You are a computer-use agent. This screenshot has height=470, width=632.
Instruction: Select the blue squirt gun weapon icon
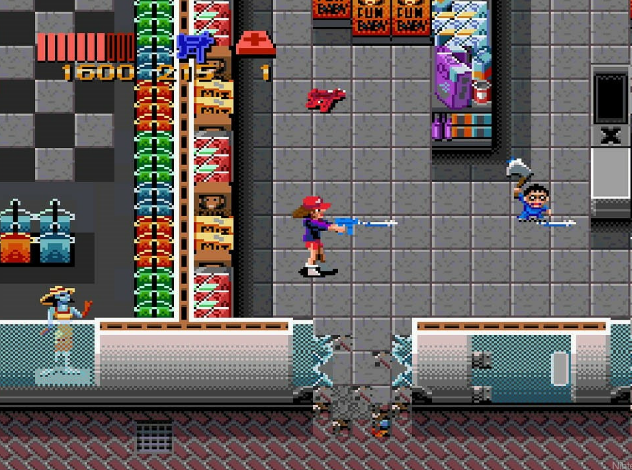point(193,45)
